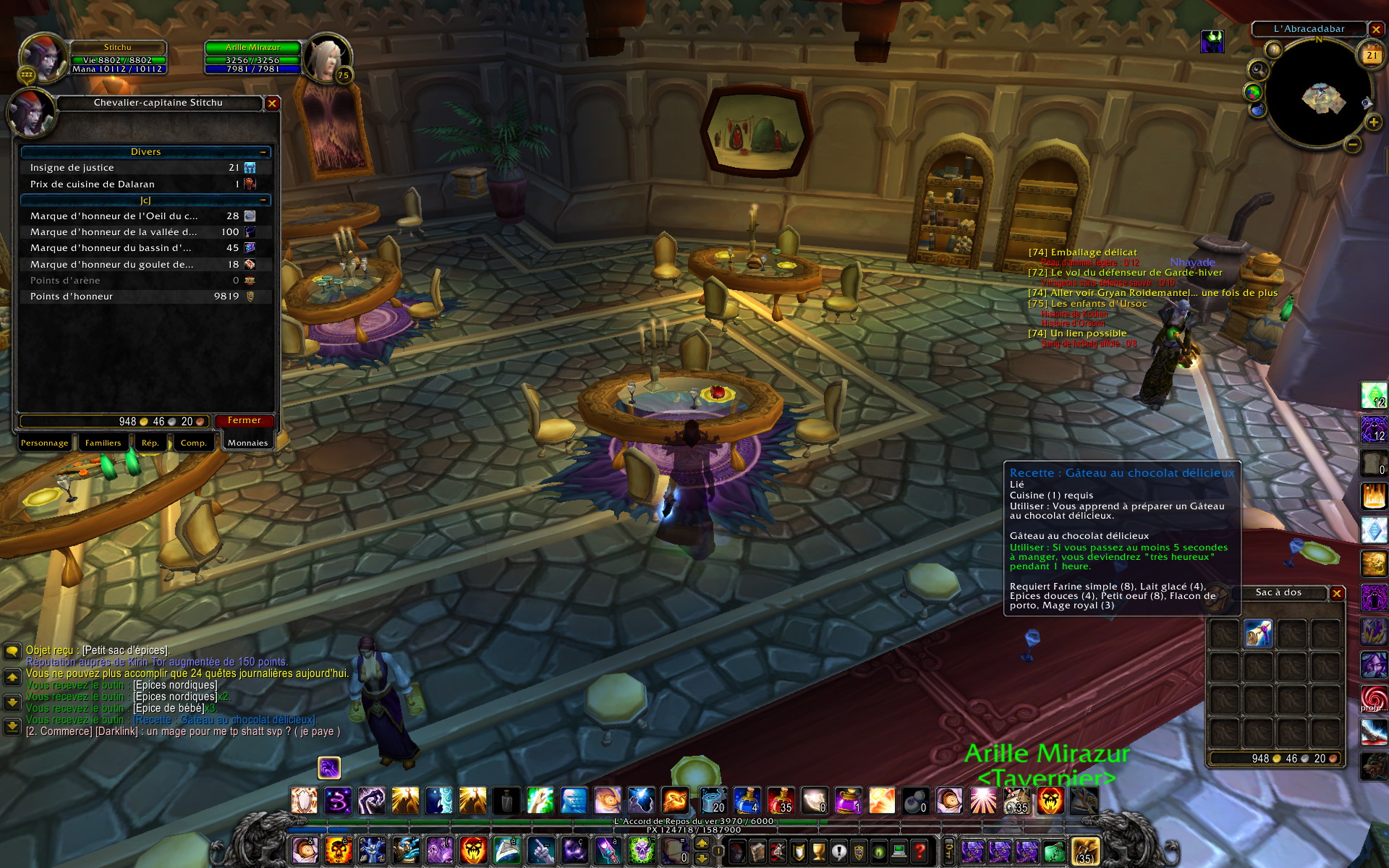The height and width of the screenshot is (868, 1389).
Task: Zoom out on the minimap
Action: 1353,145
